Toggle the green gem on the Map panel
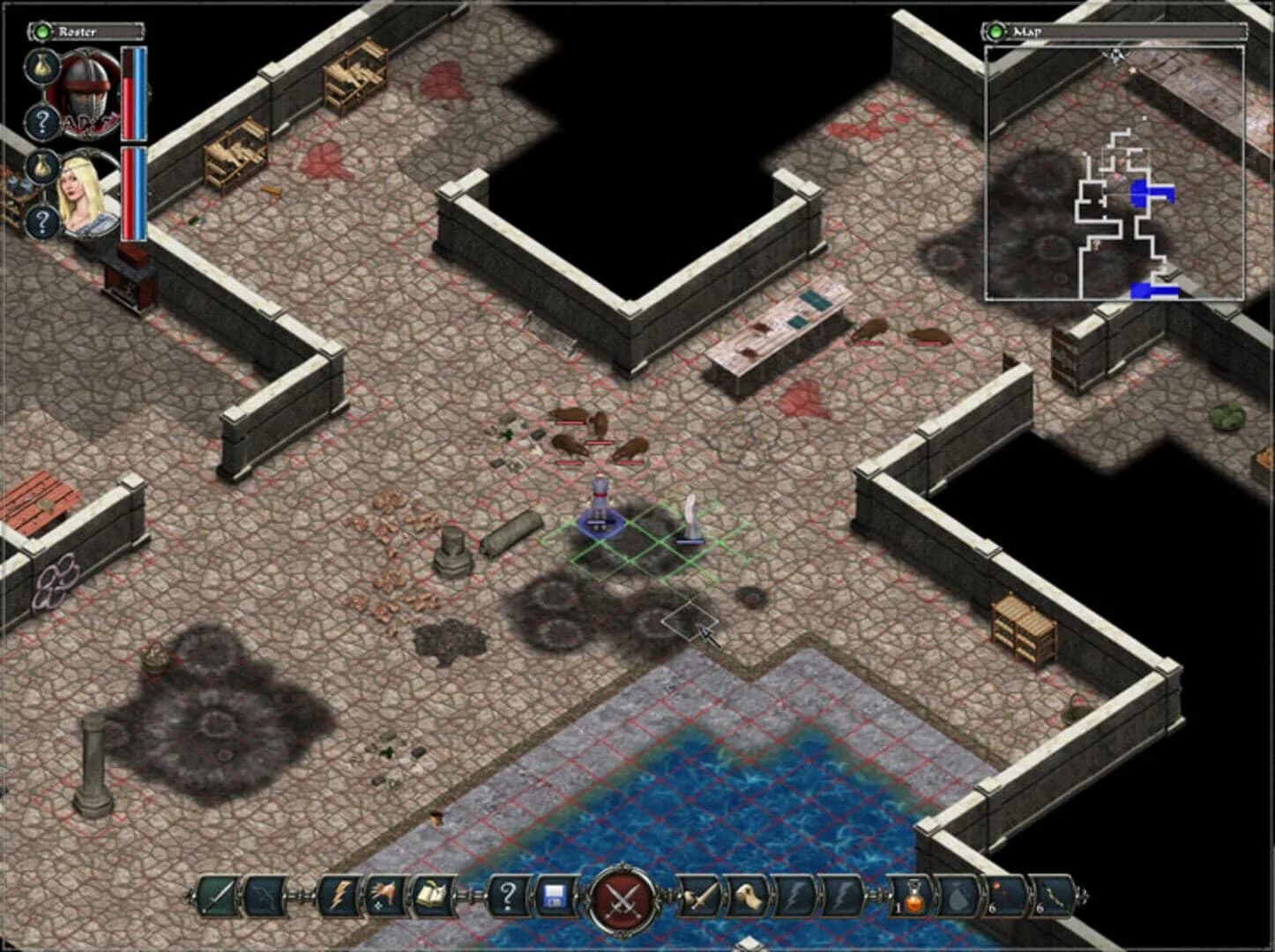Image resolution: width=1275 pixels, height=952 pixels. point(995,29)
